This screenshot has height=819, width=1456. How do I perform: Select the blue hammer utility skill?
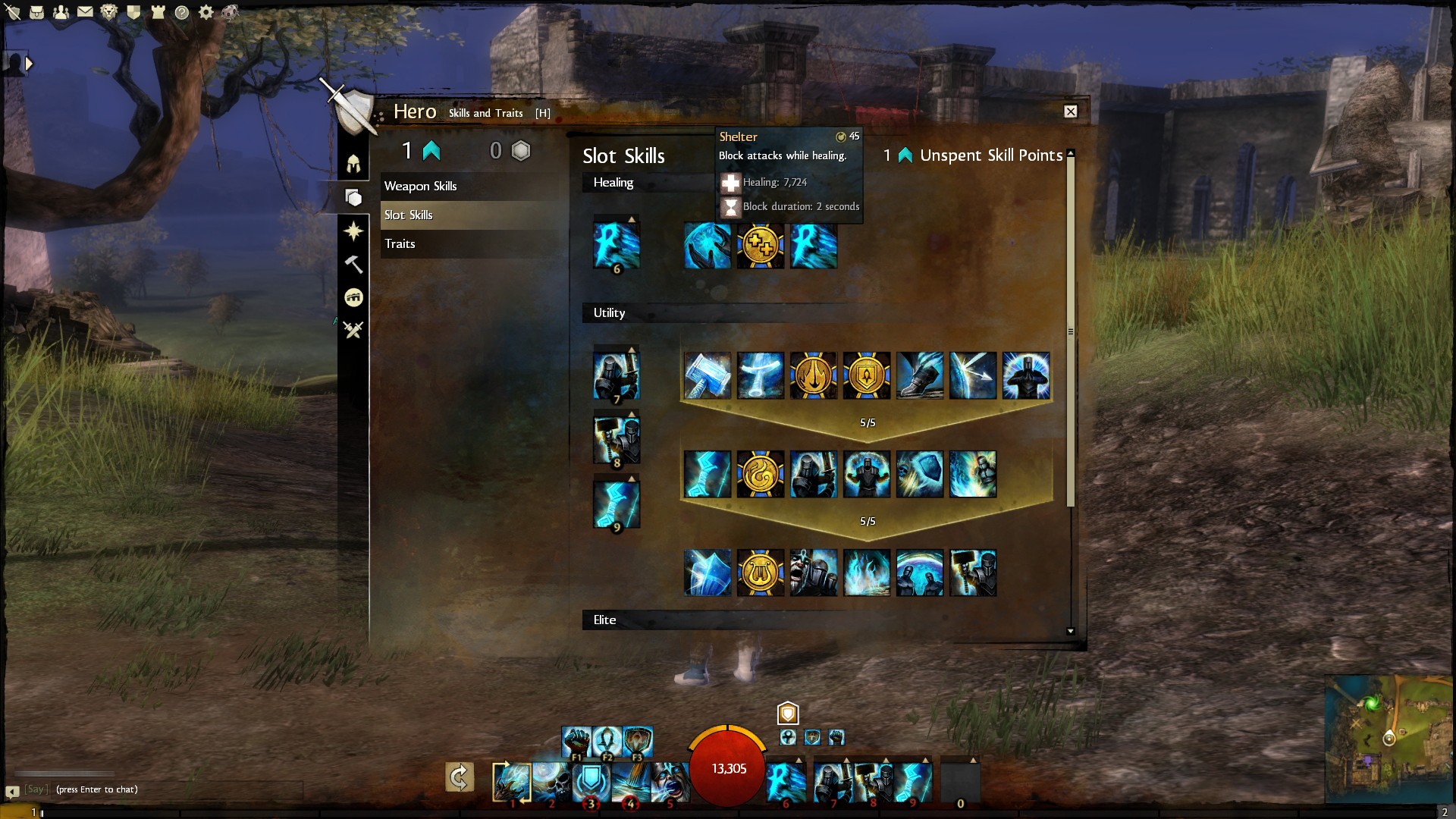coord(707,375)
